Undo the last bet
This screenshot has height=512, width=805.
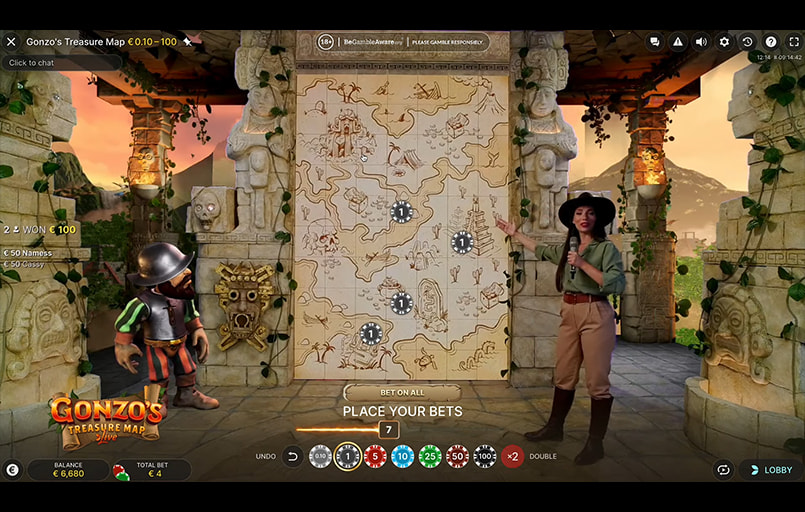click(292, 457)
